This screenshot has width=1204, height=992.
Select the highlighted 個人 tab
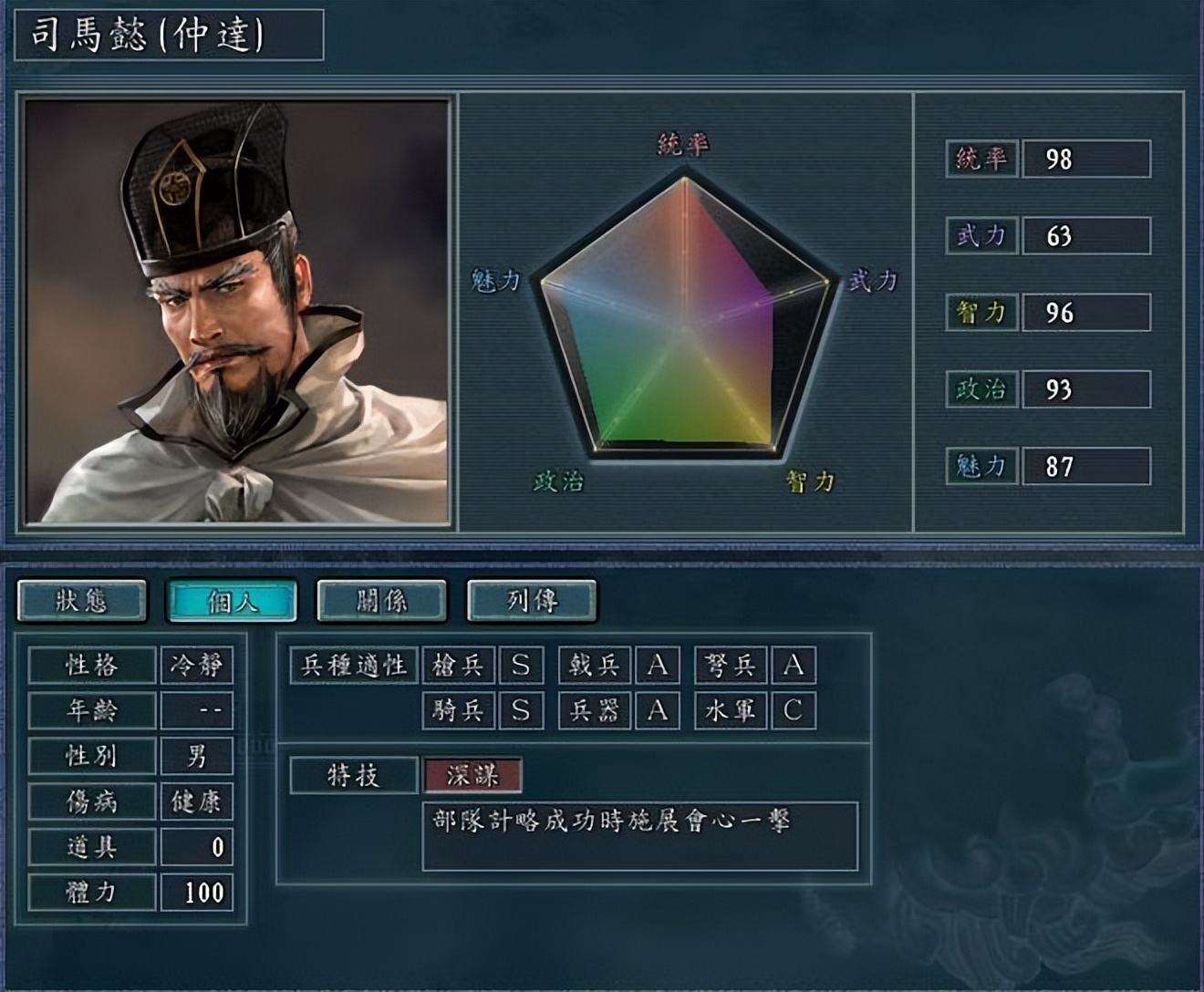coord(234,602)
